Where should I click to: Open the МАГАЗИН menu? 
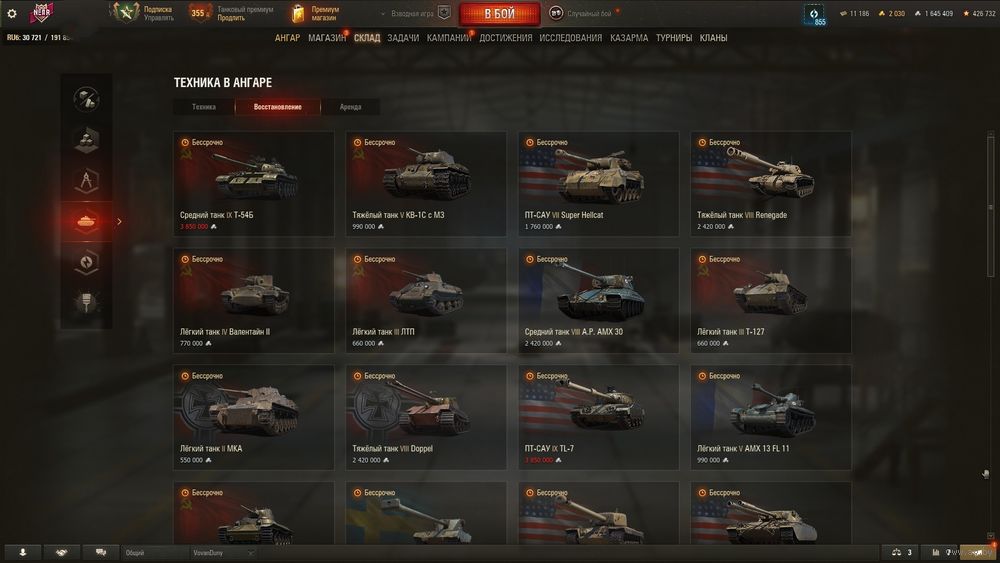coord(326,38)
